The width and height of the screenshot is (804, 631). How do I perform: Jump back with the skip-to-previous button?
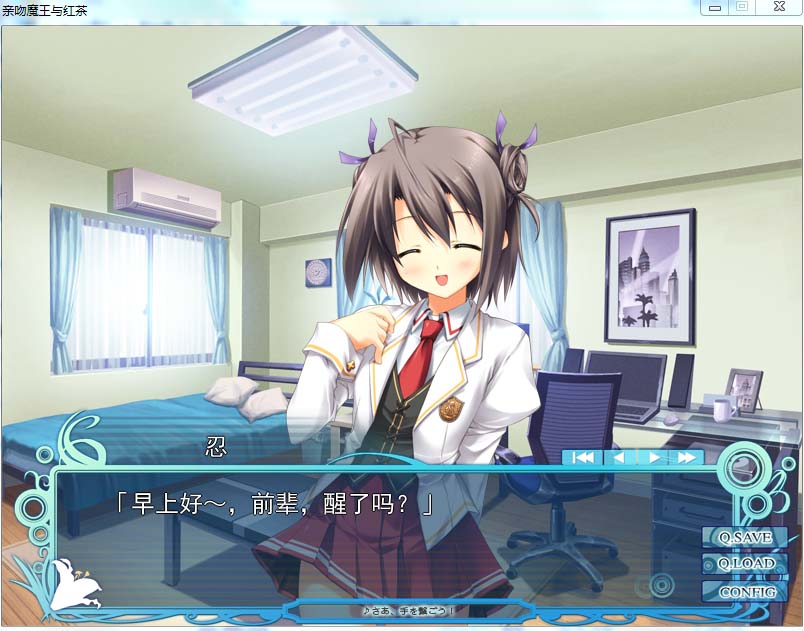coord(584,457)
